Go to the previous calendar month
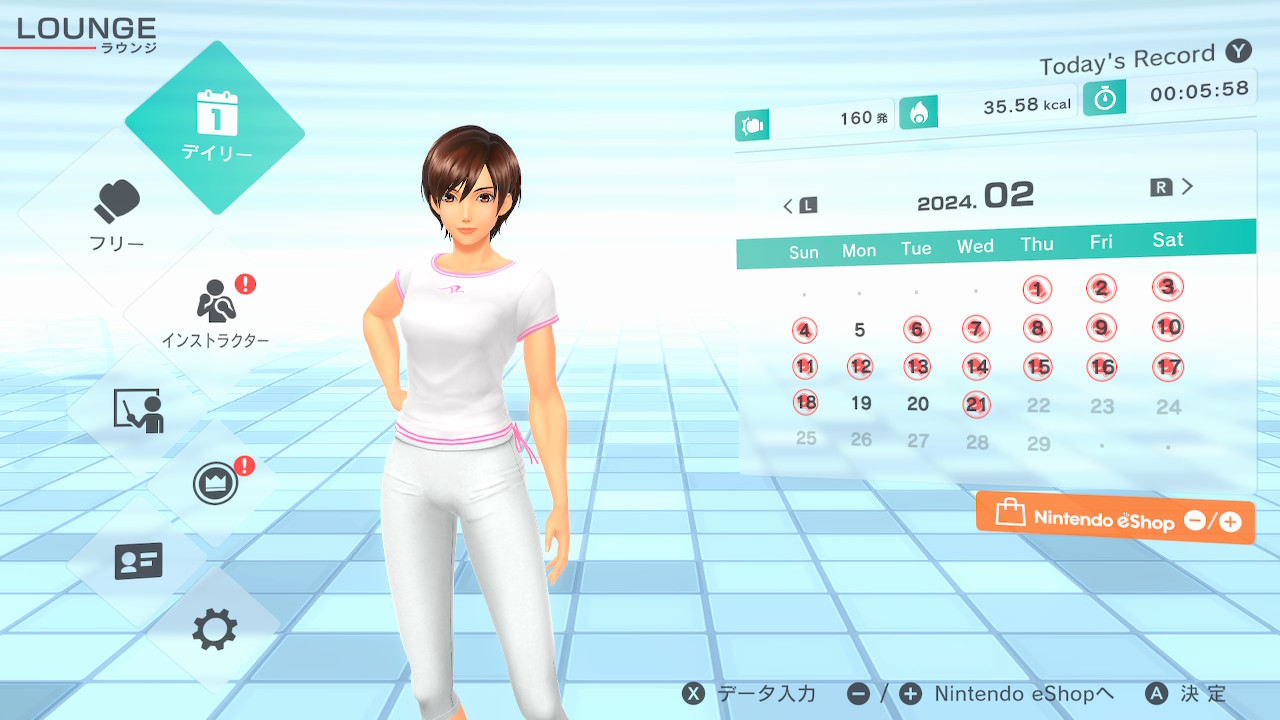This screenshot has width=1280, height=720. point(798,206)
